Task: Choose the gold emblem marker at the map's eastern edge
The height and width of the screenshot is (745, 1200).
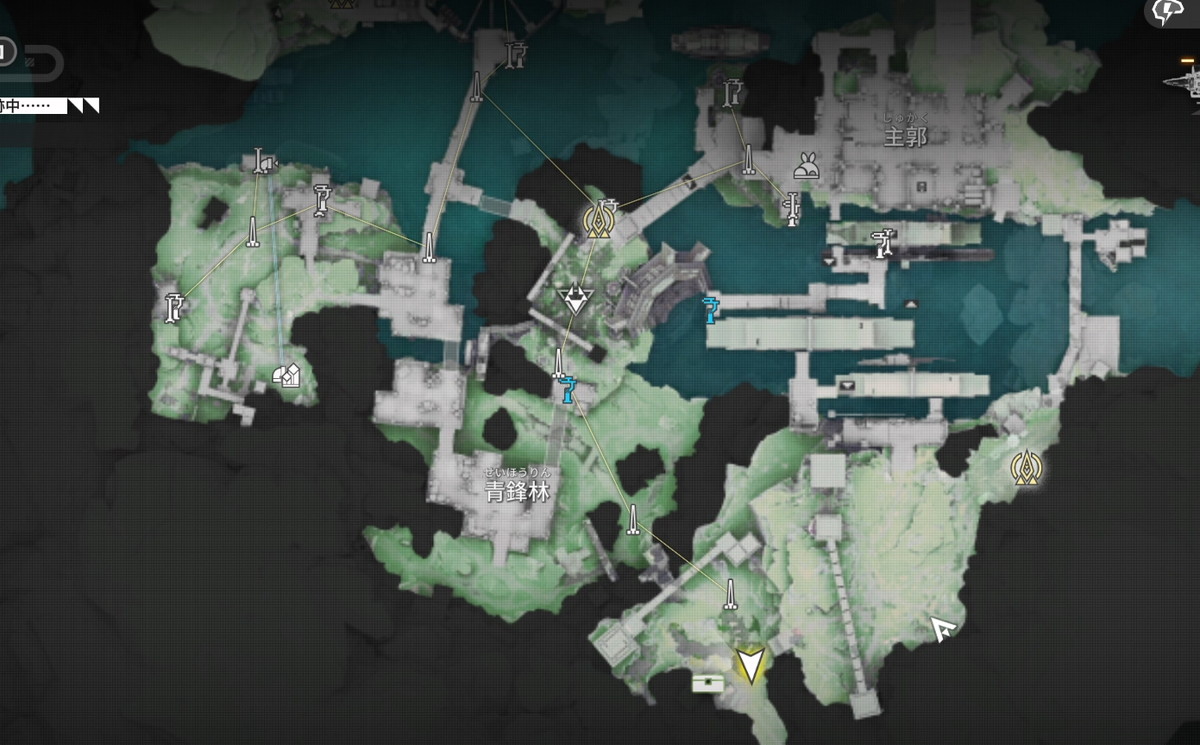Action: point(1024,467)
